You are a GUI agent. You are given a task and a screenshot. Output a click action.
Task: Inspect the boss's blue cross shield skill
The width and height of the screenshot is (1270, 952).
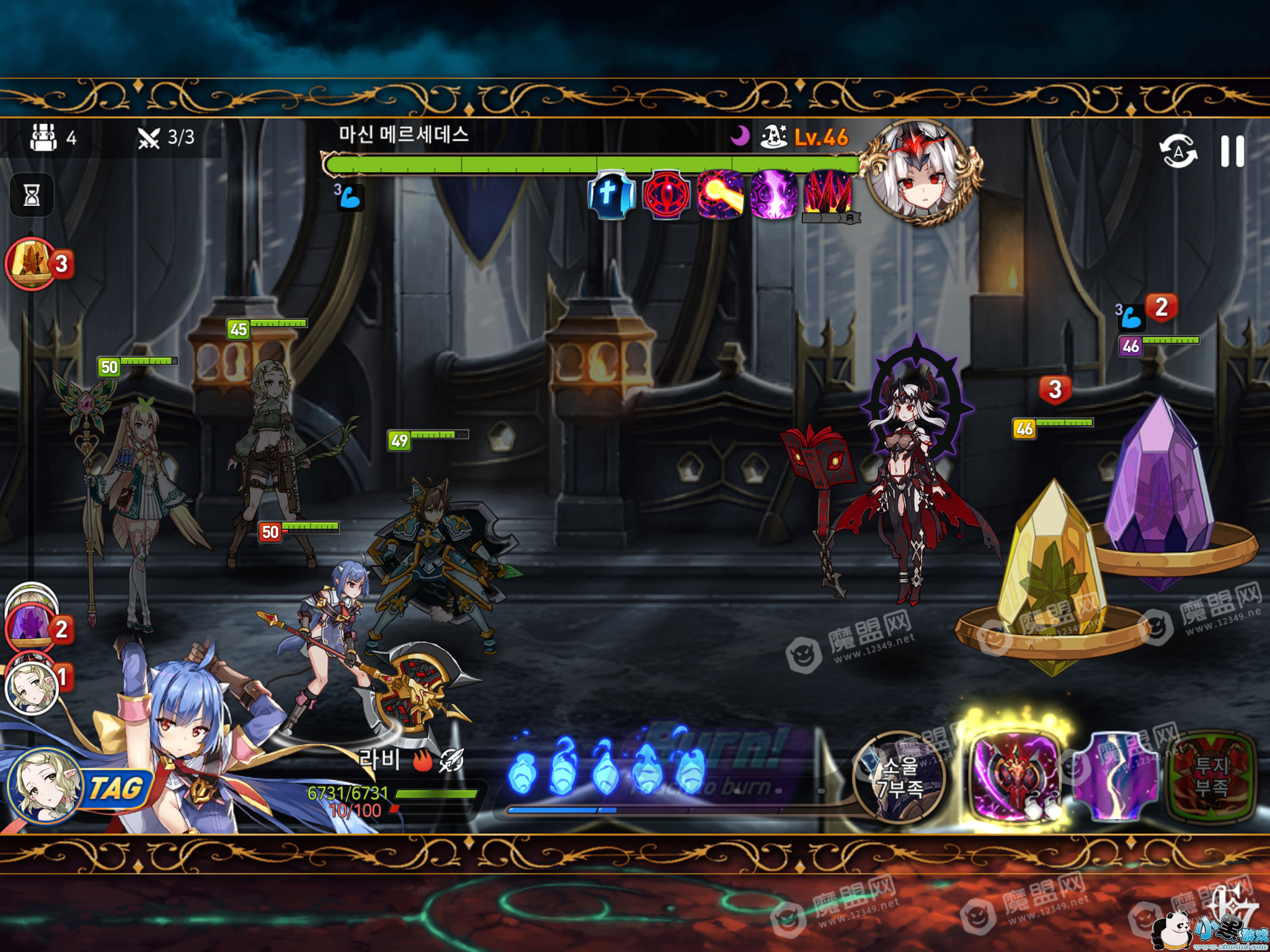(x=611, y=195)
